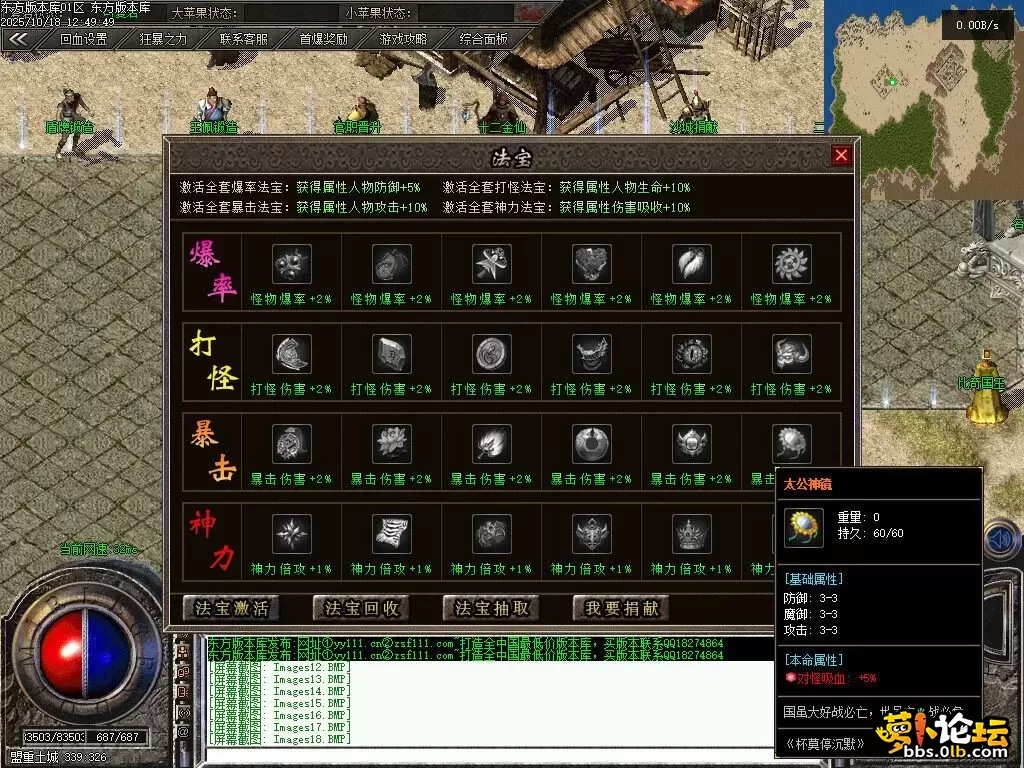The image size is (1024, 768).
Task: Open 联系客服 customer service
Action: coord(244,40)
